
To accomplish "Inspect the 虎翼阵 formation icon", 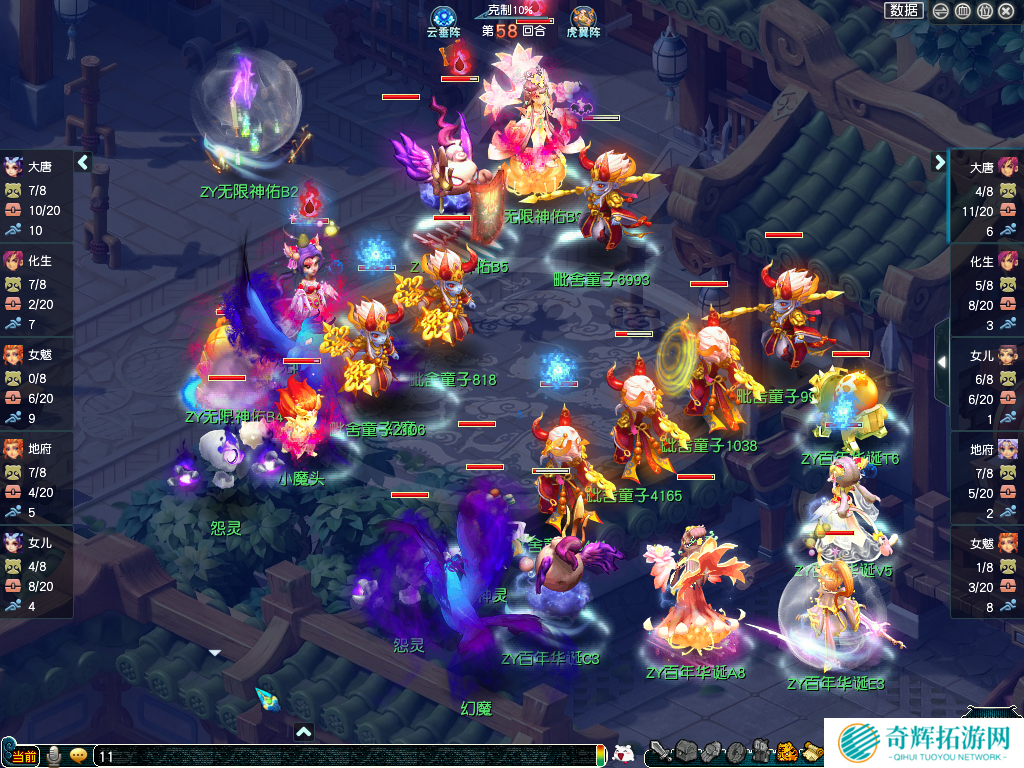I will click(x=583, y=18).
